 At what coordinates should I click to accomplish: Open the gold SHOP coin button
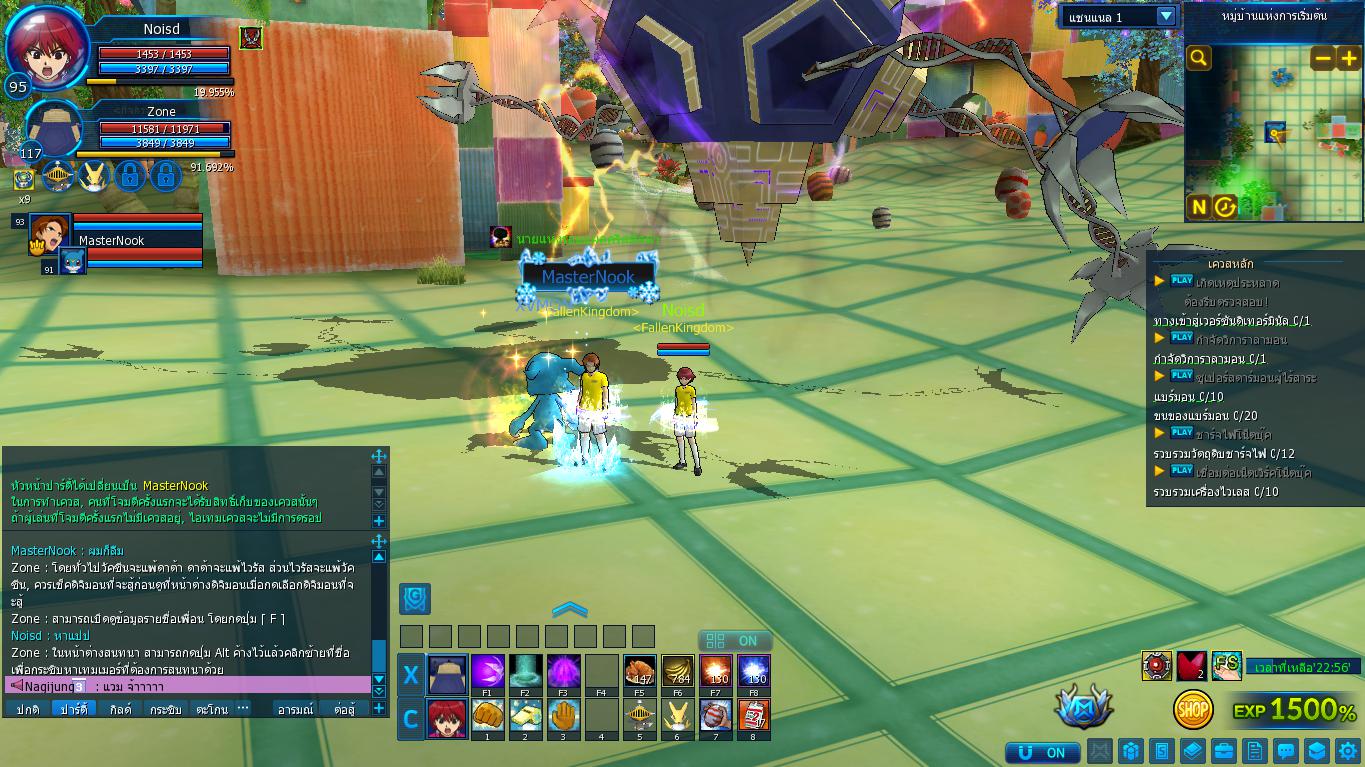1193,709
